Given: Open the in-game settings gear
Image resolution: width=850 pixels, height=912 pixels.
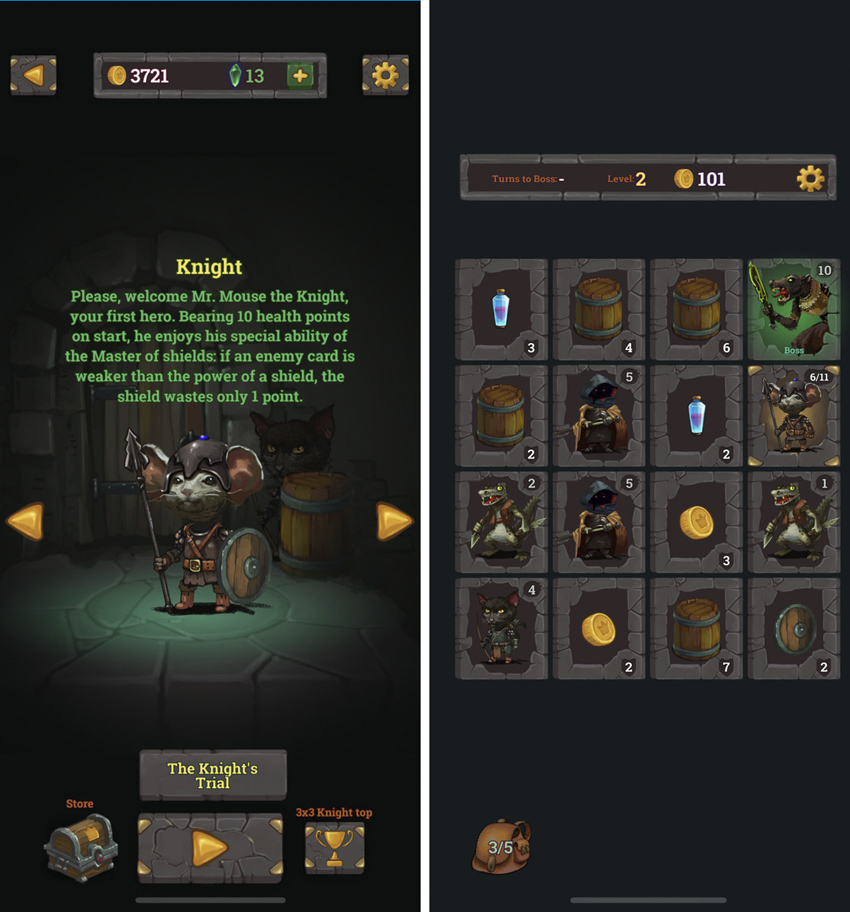Looking at the screenshot, I should point(810,179).
